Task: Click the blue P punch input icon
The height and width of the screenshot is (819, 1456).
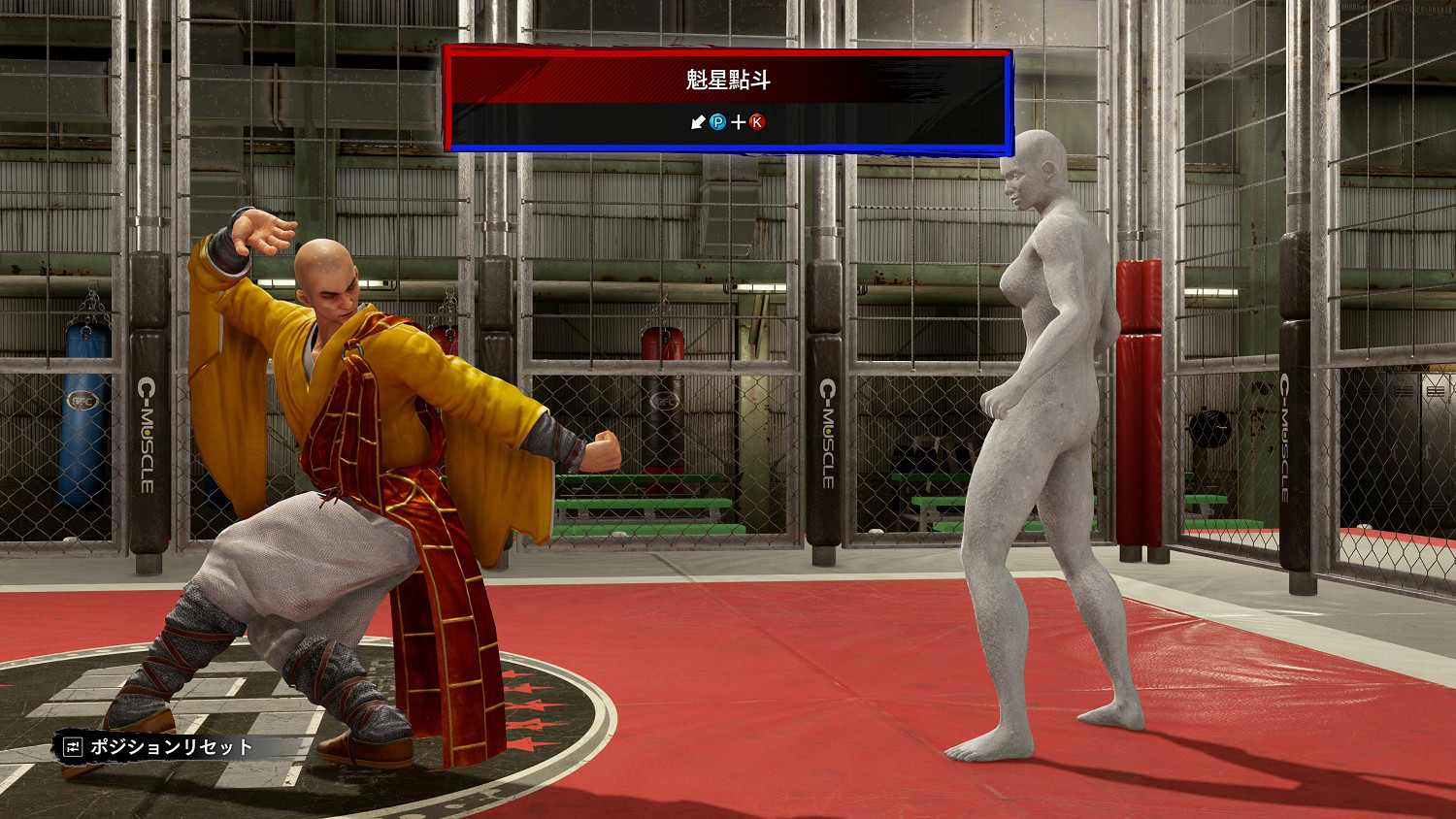Action: pos(717,122)
